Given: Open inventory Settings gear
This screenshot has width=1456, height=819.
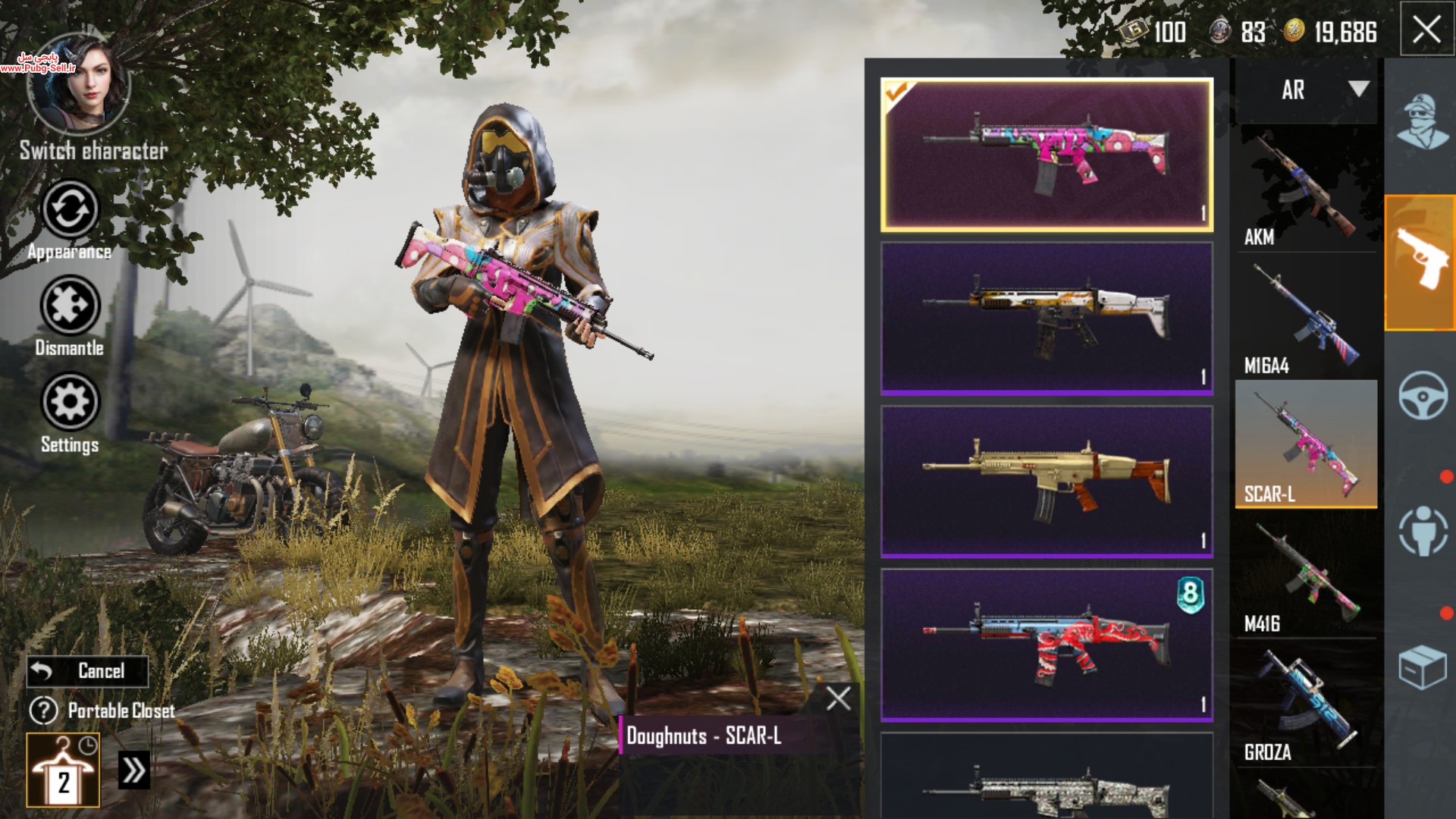Looking at the screenshot, I should coord(70,402).
